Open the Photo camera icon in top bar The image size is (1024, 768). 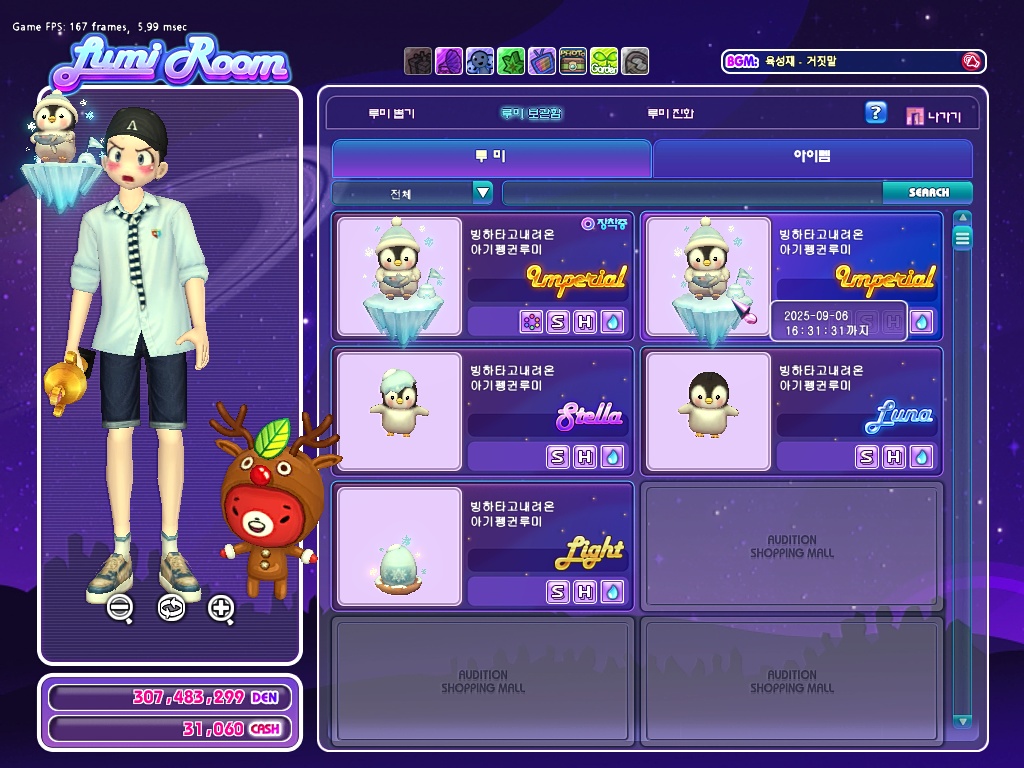coord(573,61)
